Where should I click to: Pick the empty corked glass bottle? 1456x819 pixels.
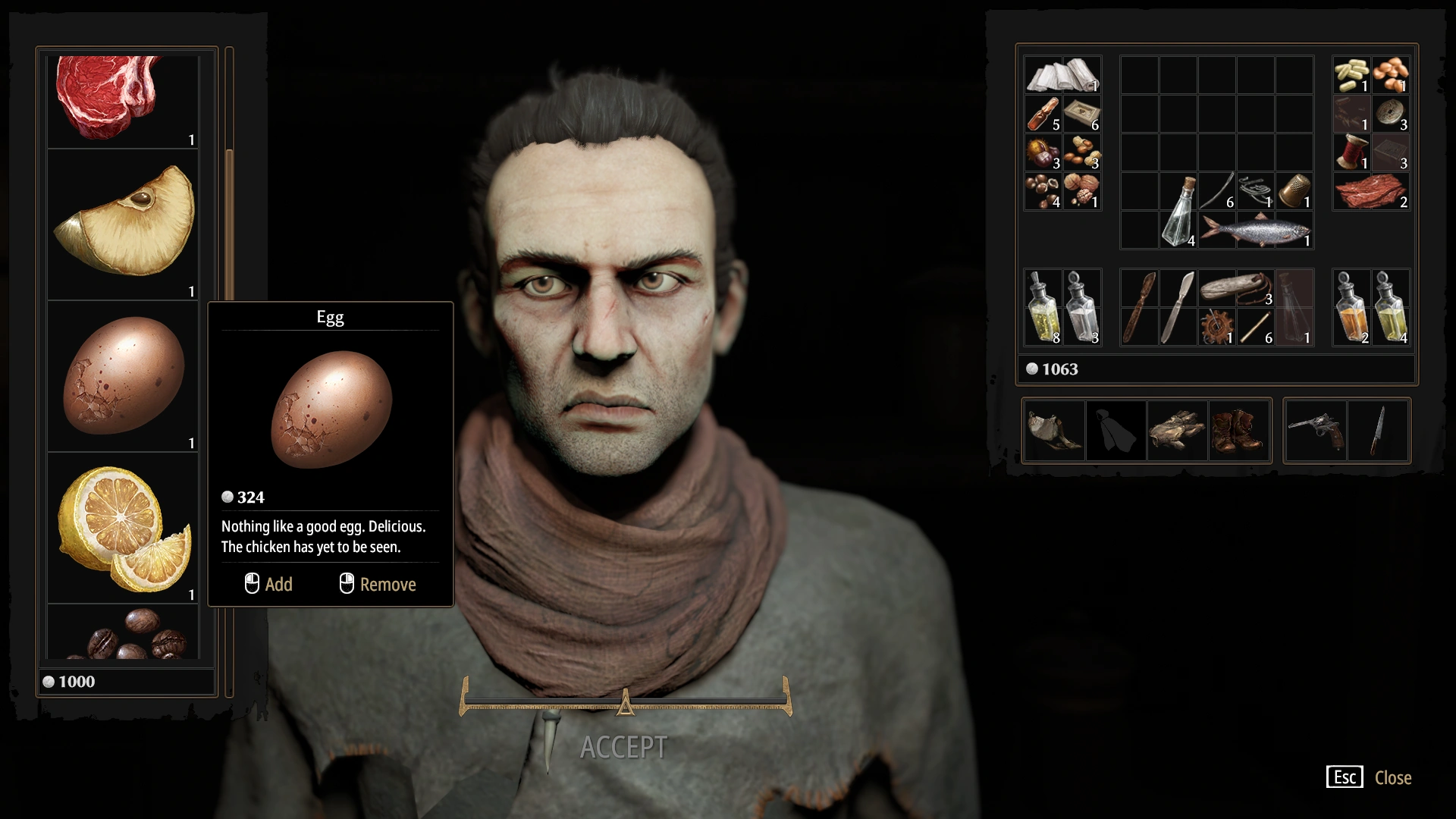click(x=1178, y=211)
